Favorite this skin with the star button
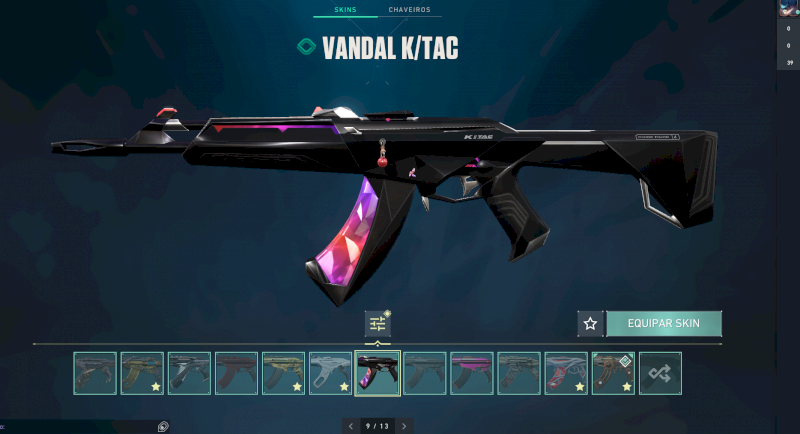This screenshot has height=434, width=800. click(590, 323)
